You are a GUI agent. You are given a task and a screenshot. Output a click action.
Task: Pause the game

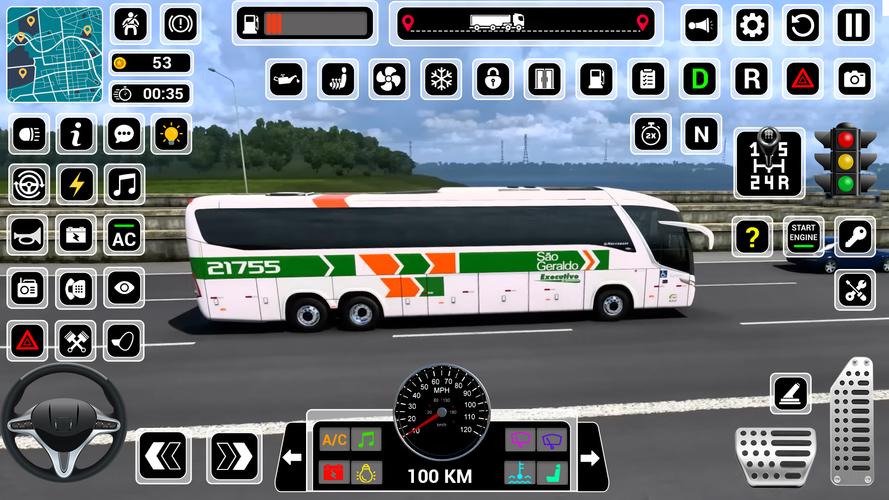click(x=852, y=24)
